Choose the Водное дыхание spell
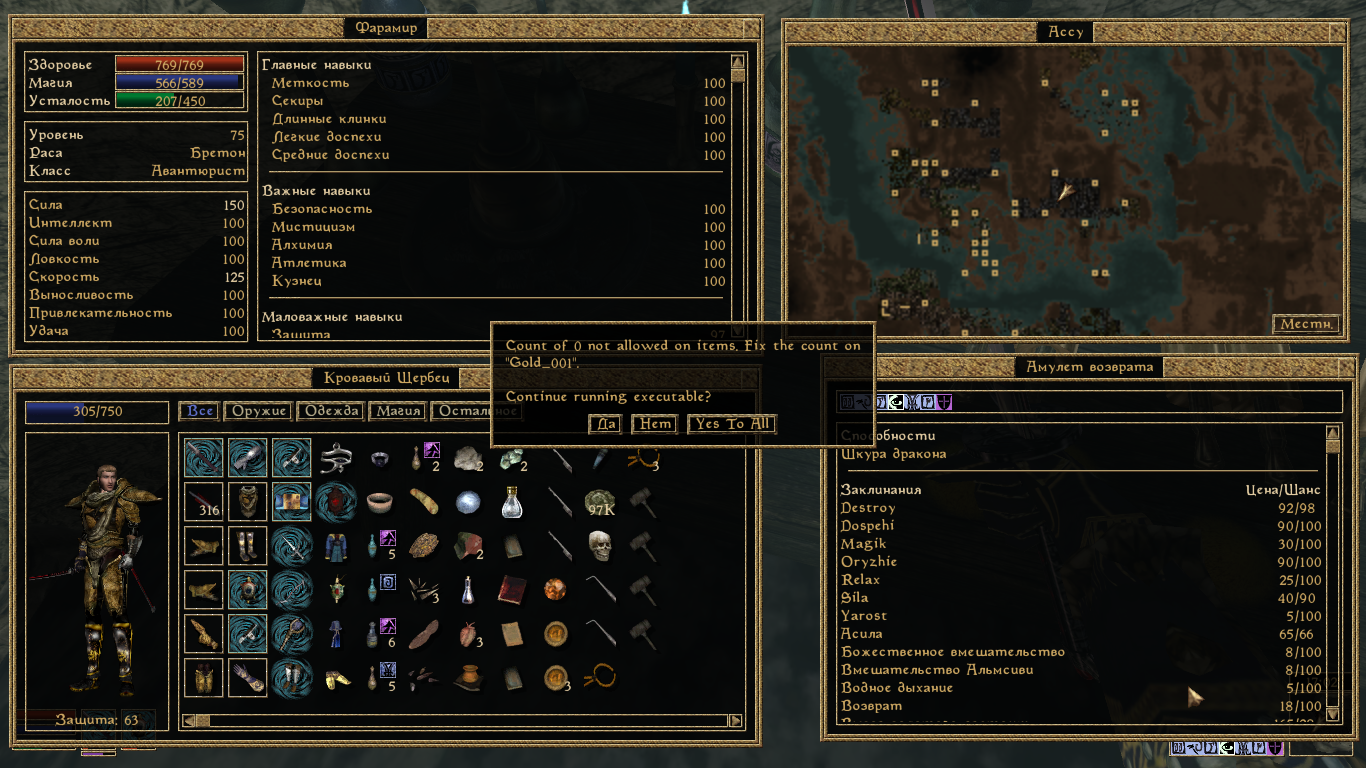Screen dimensions: 1366x768 (x=896, y=688)
